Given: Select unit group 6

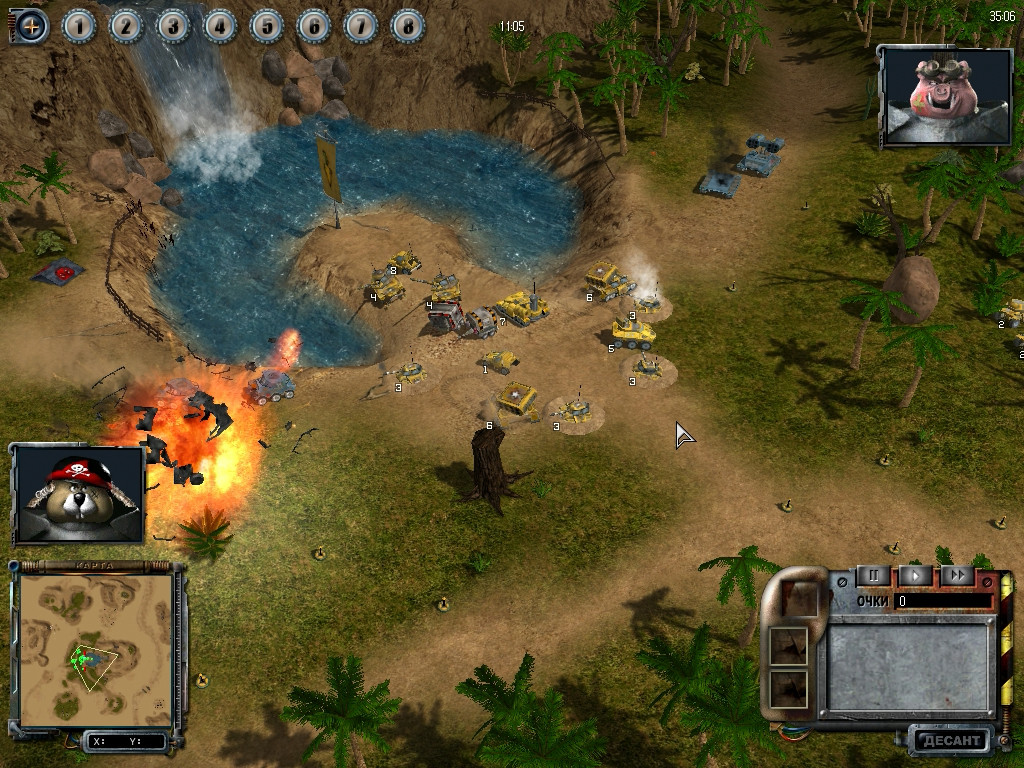Looking at the screenshot, I should point(314,26).
